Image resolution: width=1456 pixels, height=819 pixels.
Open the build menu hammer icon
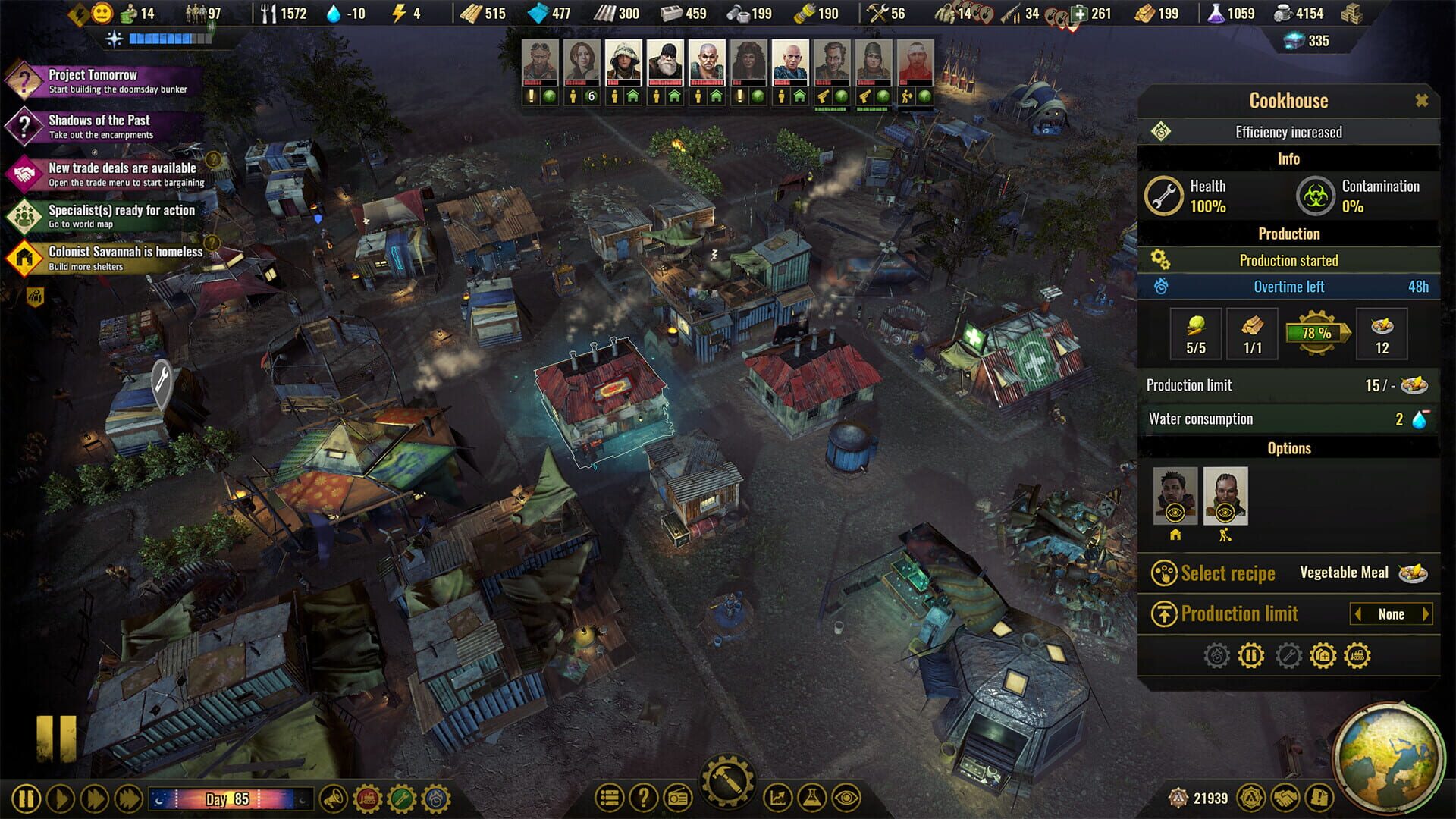coord(727,782)
